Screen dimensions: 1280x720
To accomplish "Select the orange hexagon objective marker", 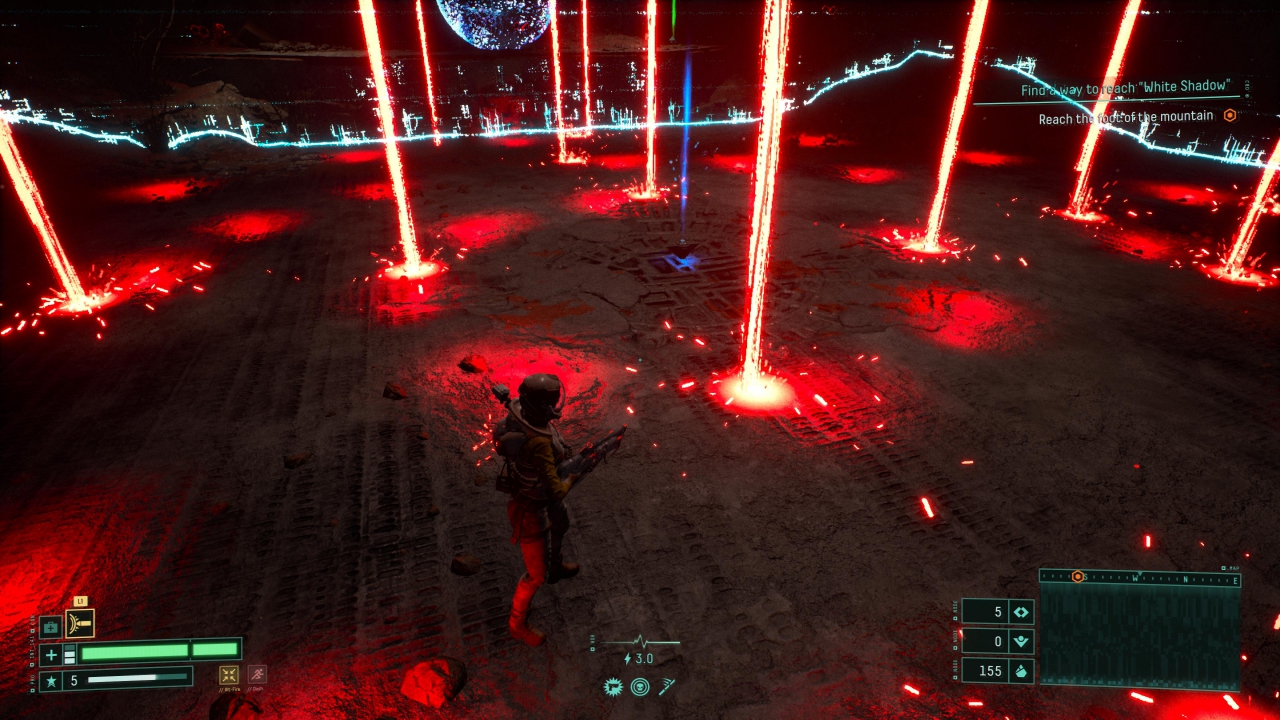I will coord(1230,116).
